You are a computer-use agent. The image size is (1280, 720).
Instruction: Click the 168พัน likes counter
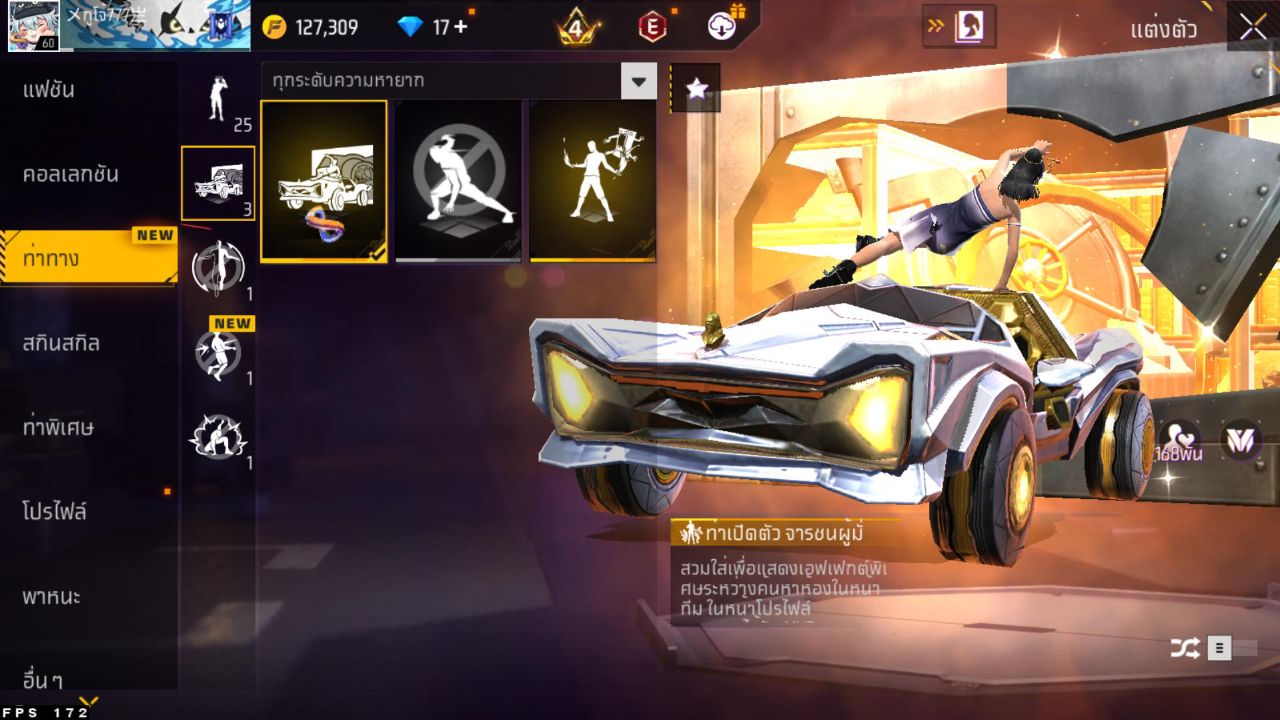[1178, 450]
